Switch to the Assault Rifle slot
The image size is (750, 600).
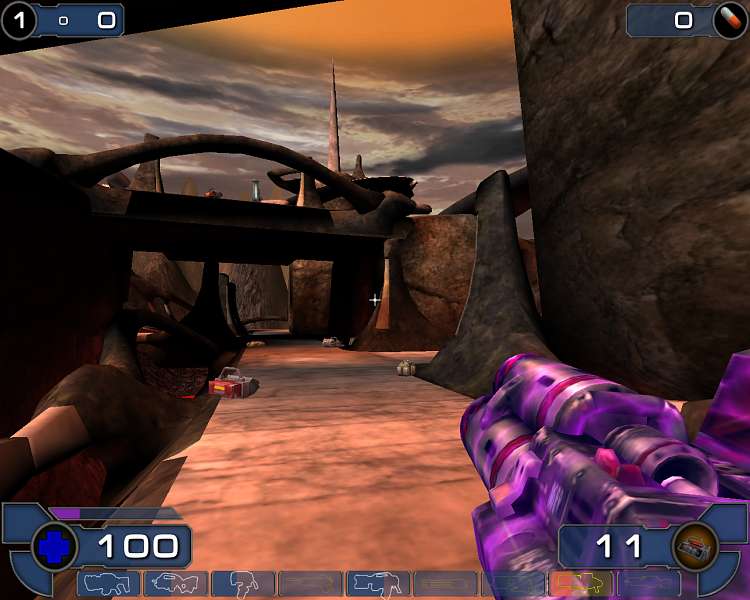pyautogui.click(x=176, y=583)
